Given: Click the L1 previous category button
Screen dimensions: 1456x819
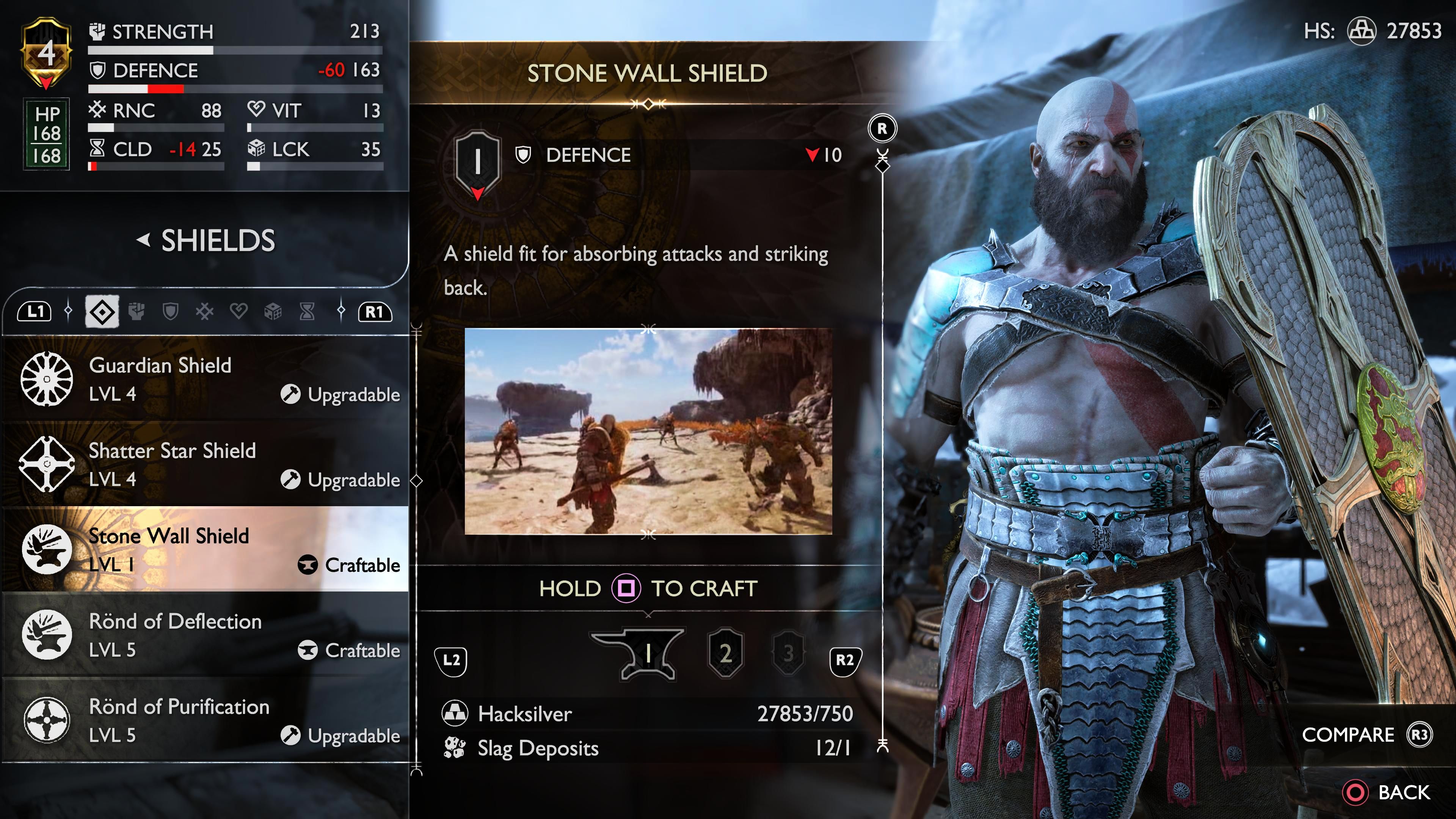Looking at the screenshot, I should (x=35, y=311).
